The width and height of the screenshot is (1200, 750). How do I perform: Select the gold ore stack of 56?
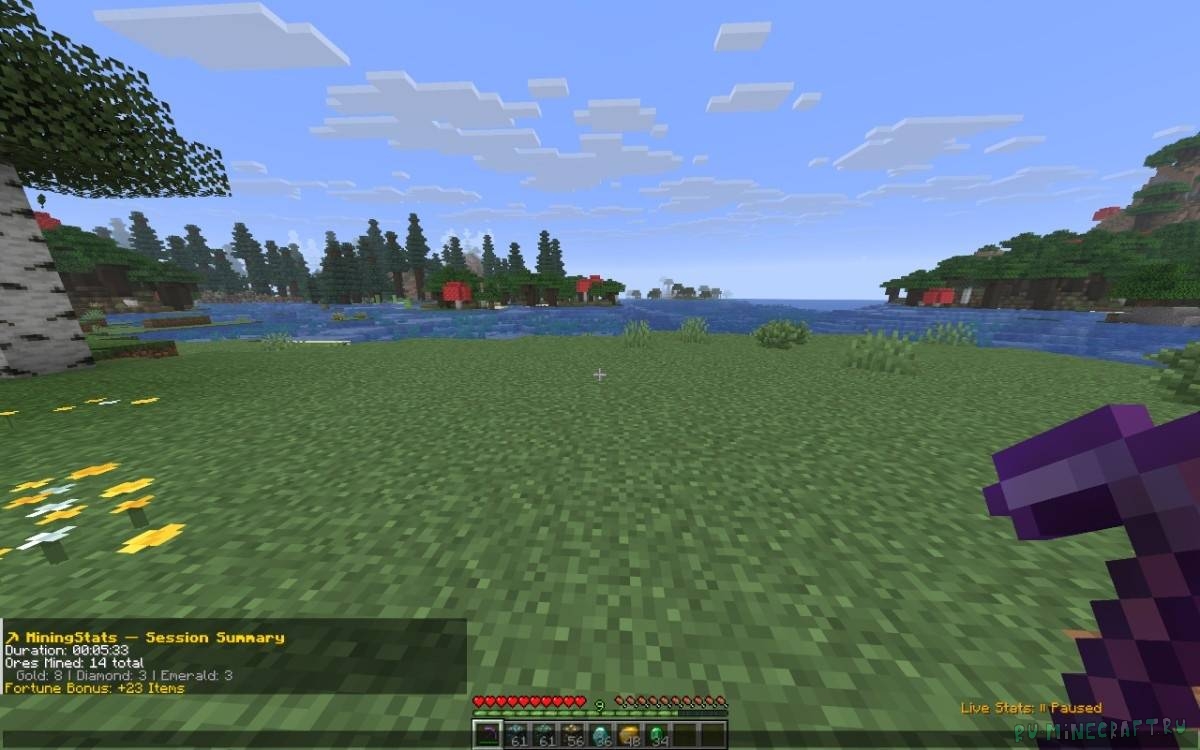[x=572, y=735]
